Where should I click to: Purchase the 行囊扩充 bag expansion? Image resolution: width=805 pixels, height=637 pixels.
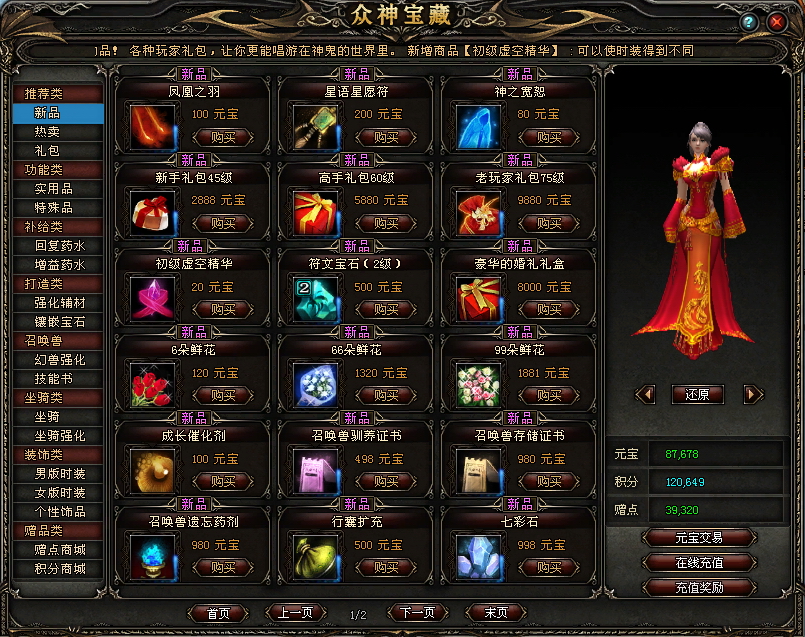385,566
